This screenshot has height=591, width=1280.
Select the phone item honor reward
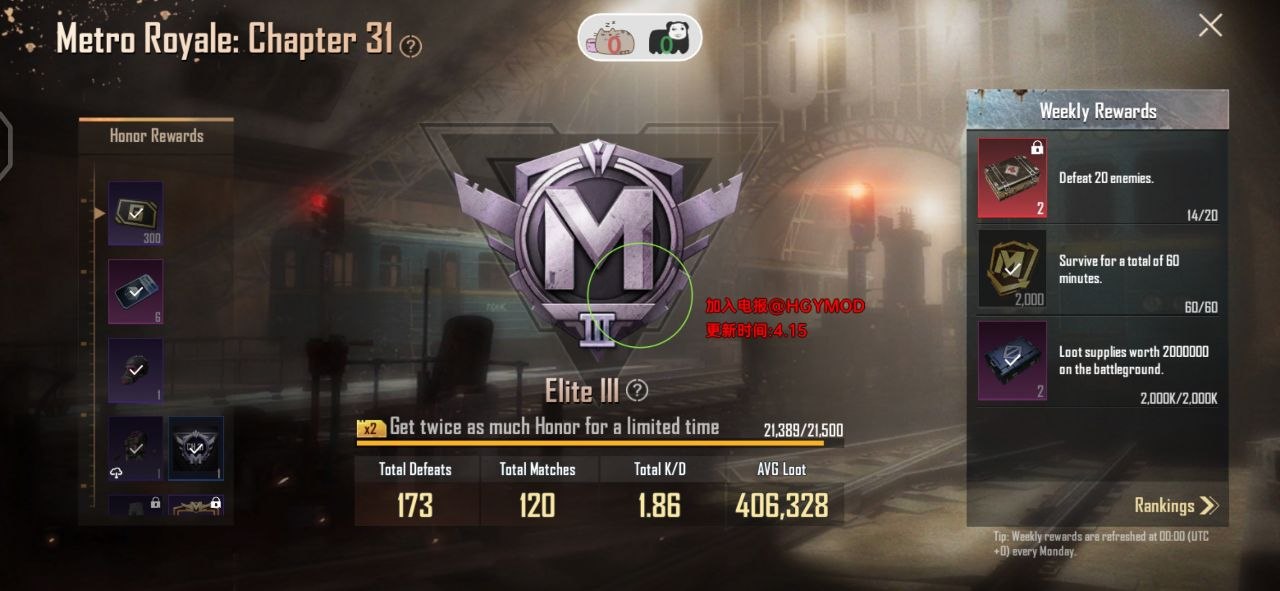tap(135, 291)
